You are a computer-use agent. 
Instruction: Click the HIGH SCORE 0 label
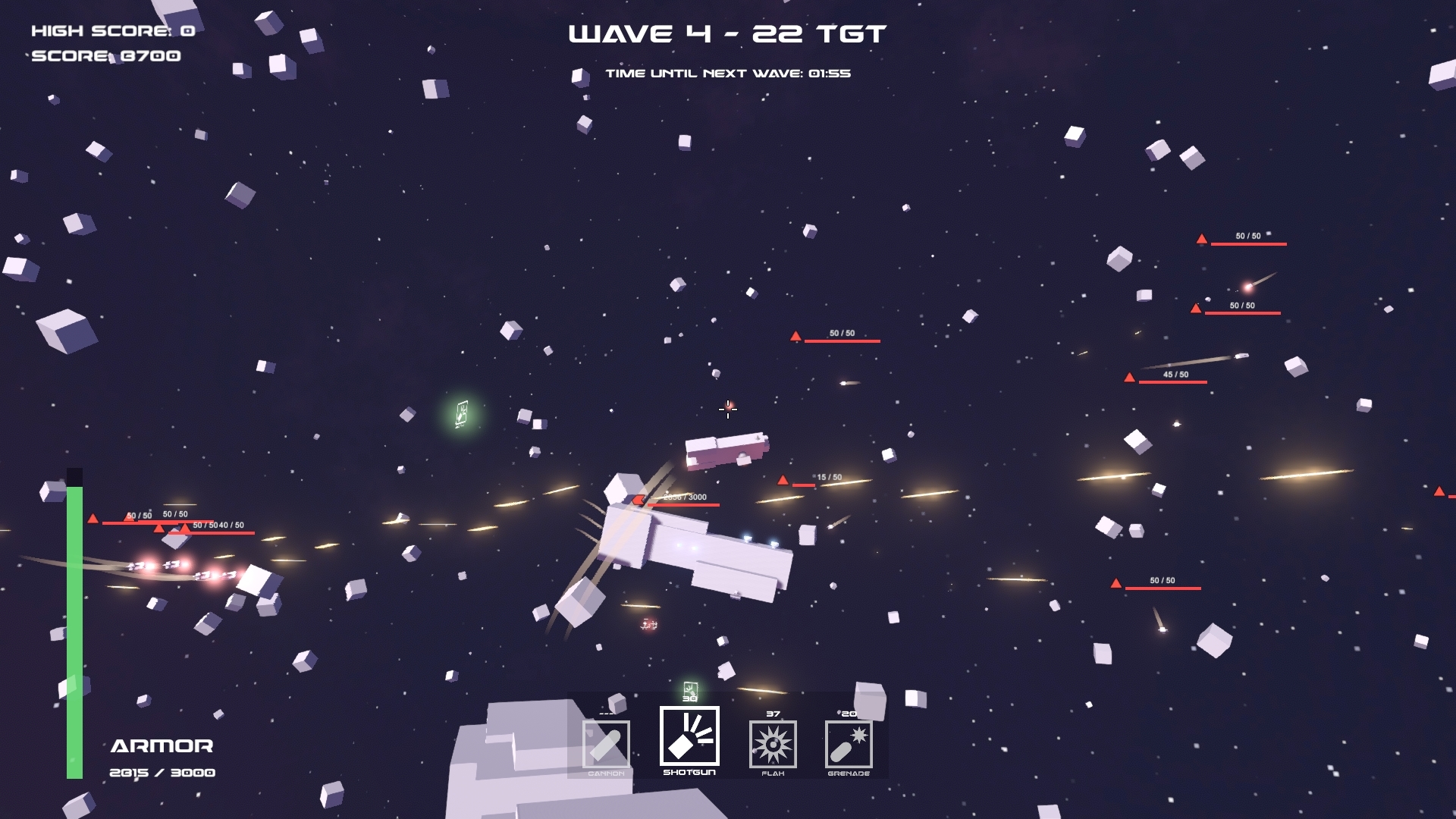(x=111, y=32)
